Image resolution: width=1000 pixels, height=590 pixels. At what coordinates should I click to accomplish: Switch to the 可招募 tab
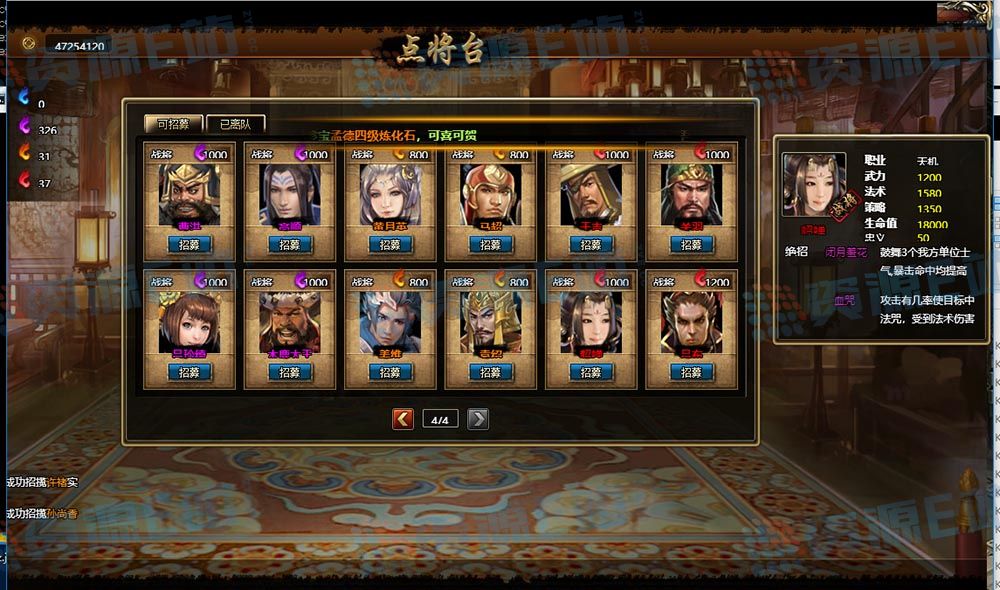172,124
